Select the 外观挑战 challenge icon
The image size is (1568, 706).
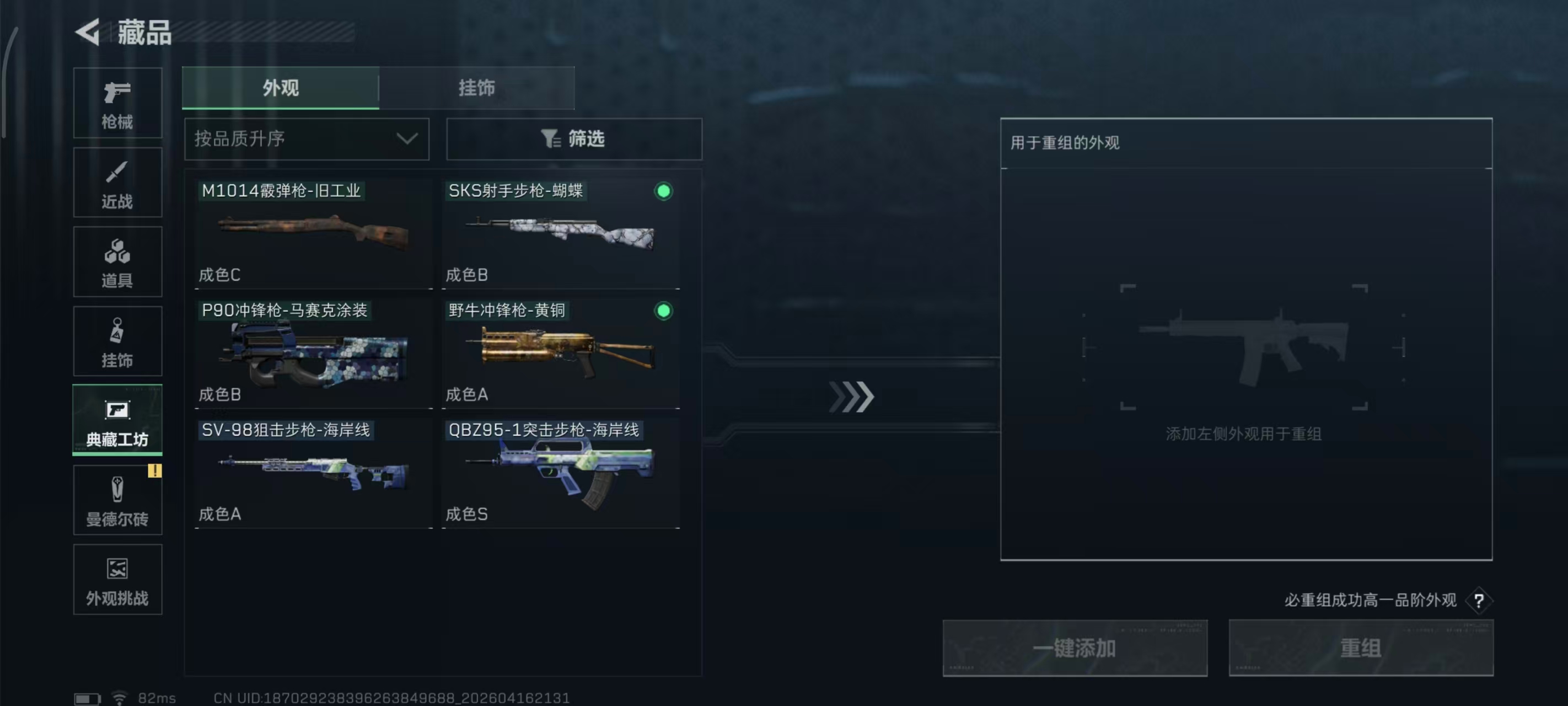pyautogui.click(x=117, y=580)
